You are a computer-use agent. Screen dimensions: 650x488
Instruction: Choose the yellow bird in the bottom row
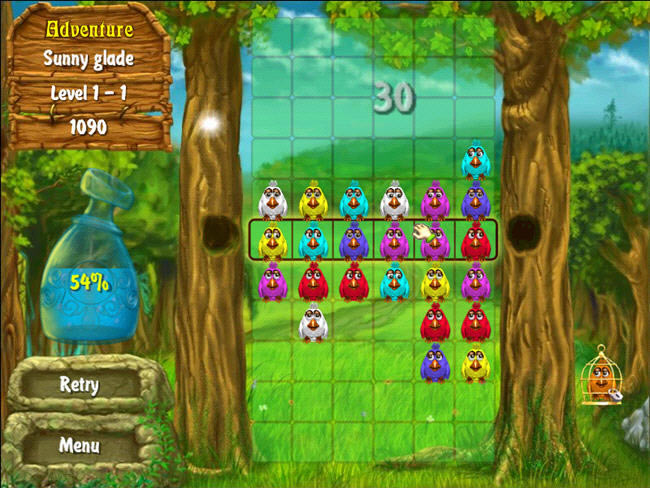click(x=475, y=363)
